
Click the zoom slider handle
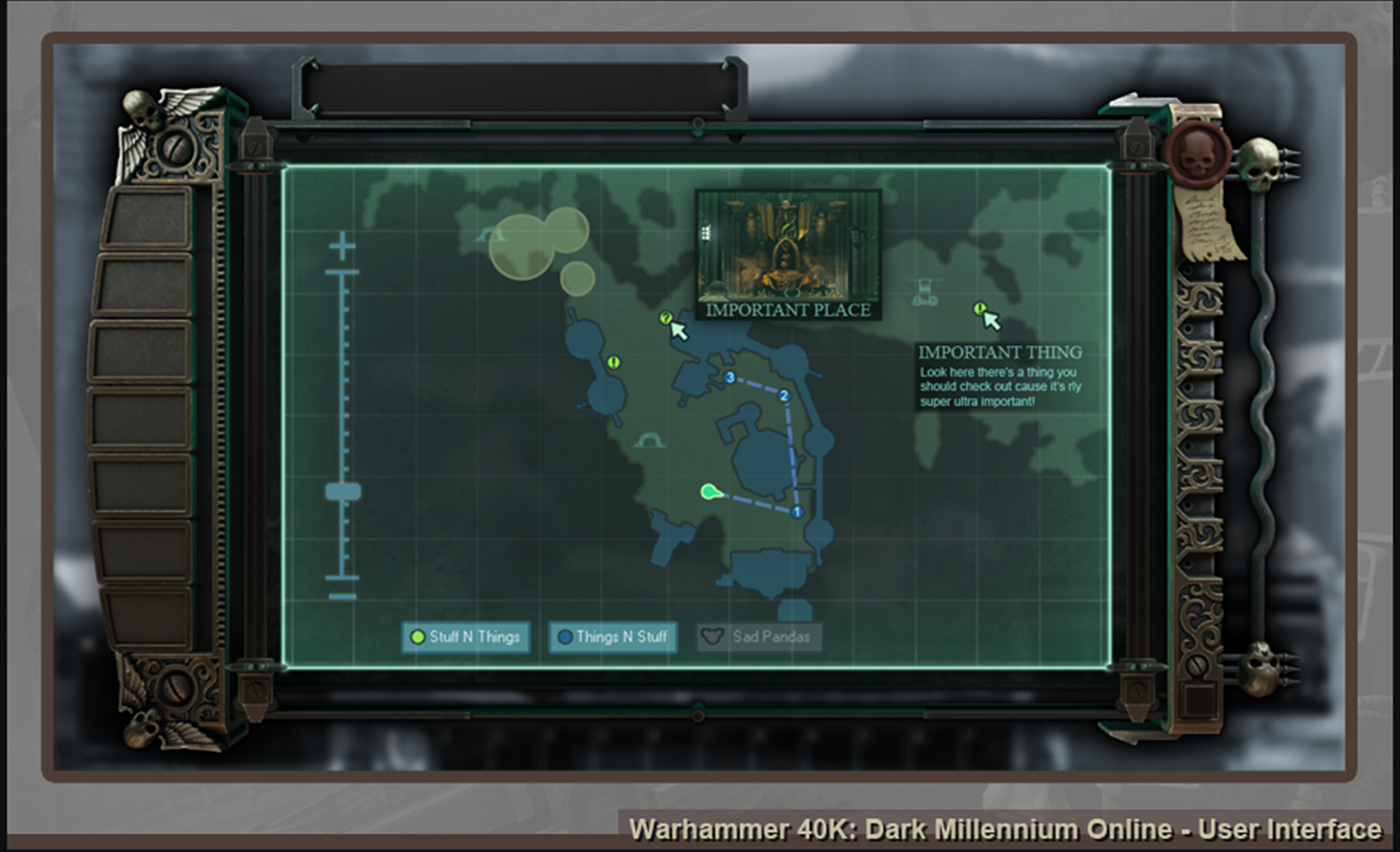343,493
